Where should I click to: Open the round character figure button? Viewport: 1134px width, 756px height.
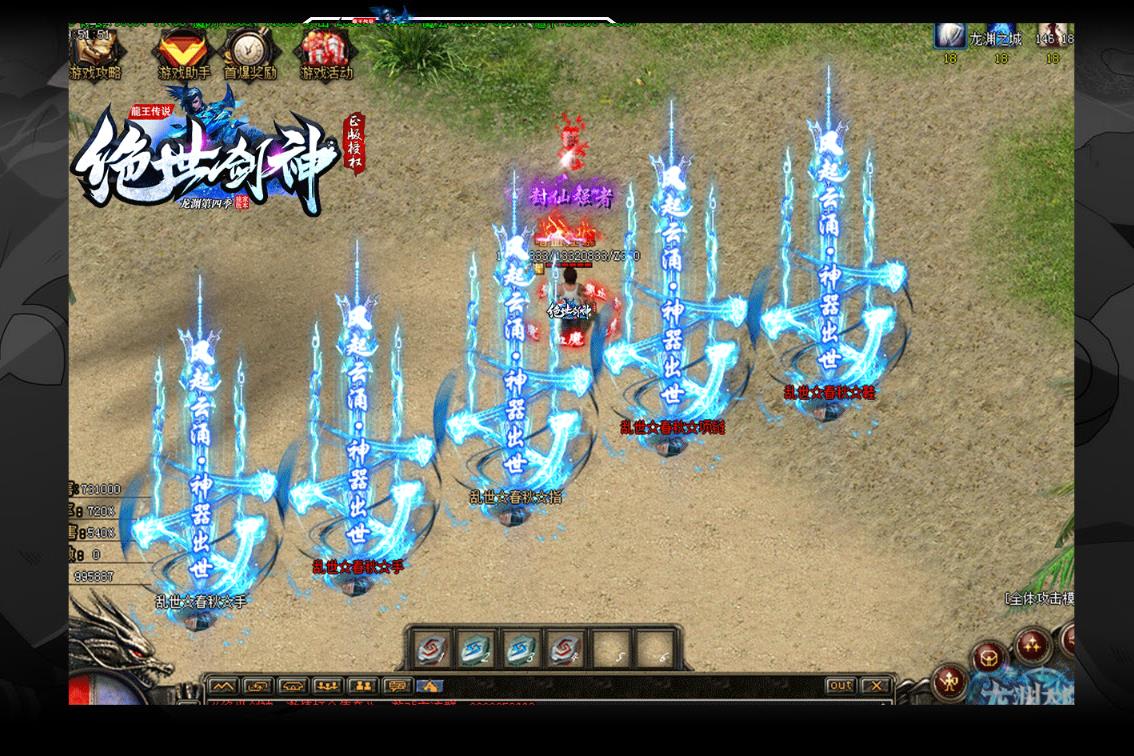(950, 683)
